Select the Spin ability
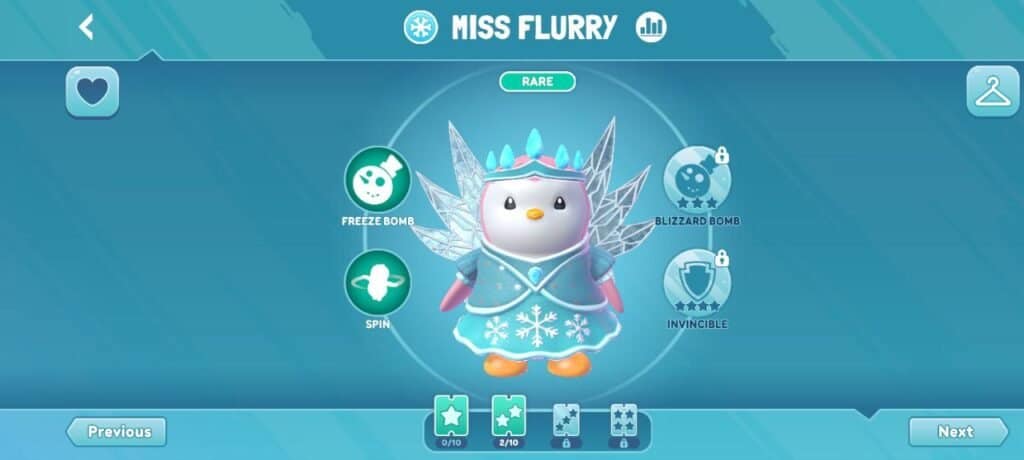Viewport: 1024px width, 460px height. [377, 283]
